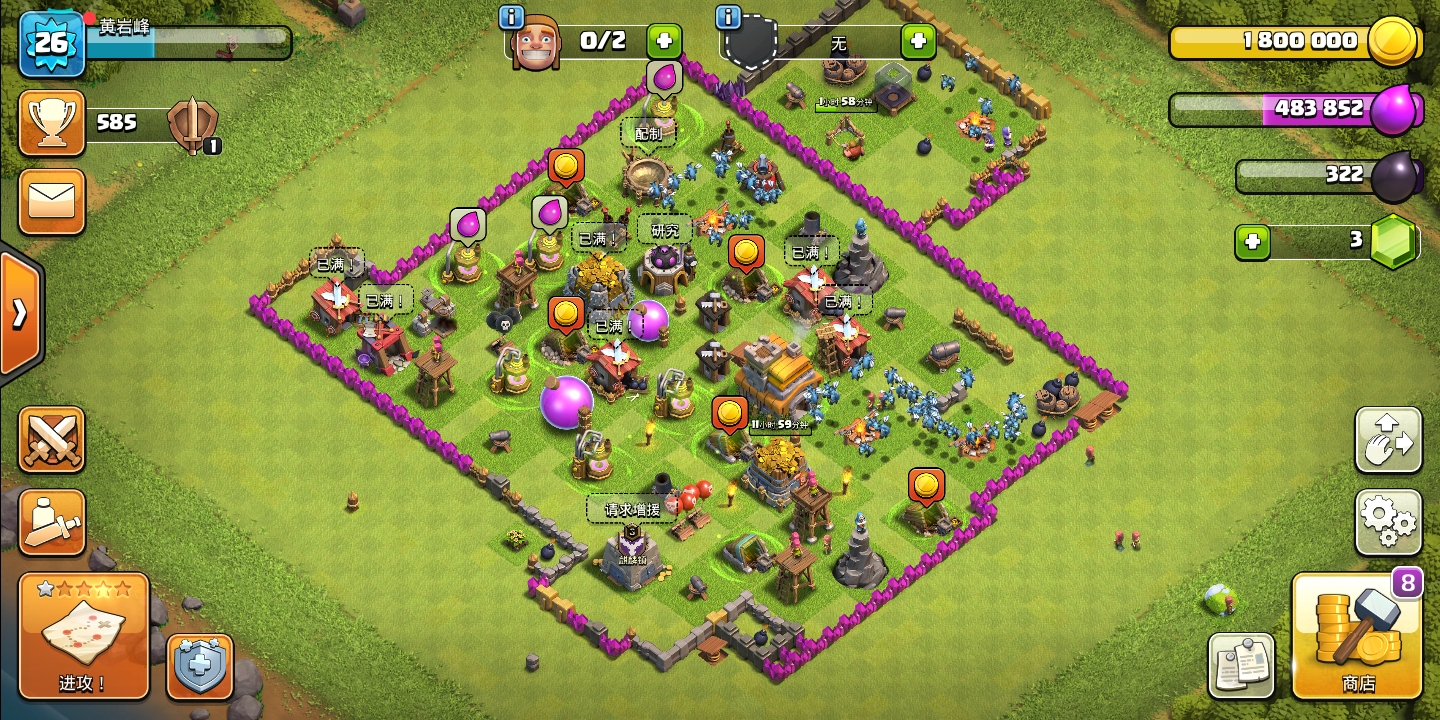
Task: Show shield info via the blue icon
Action: 729,17
